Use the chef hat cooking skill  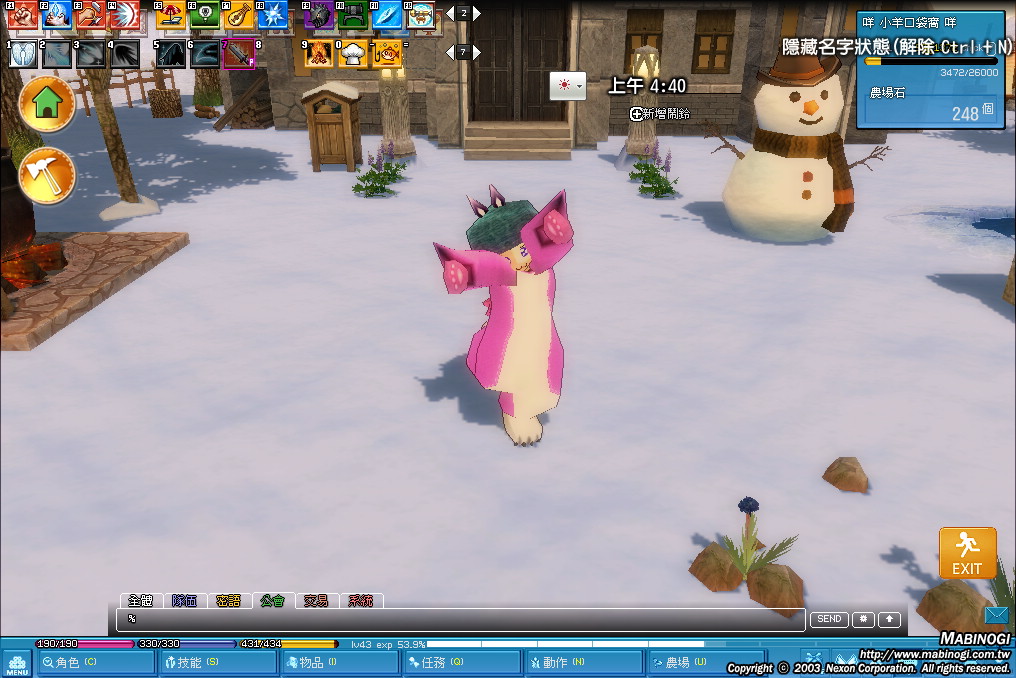point(353,53)
